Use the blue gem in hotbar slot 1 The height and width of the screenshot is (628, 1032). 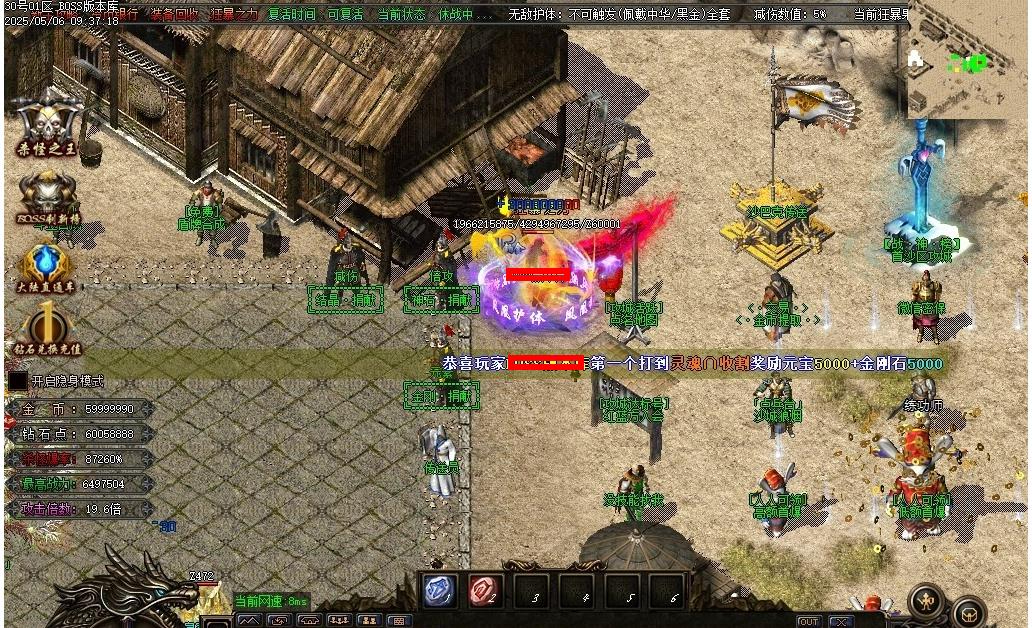click(x=440, y=591)
